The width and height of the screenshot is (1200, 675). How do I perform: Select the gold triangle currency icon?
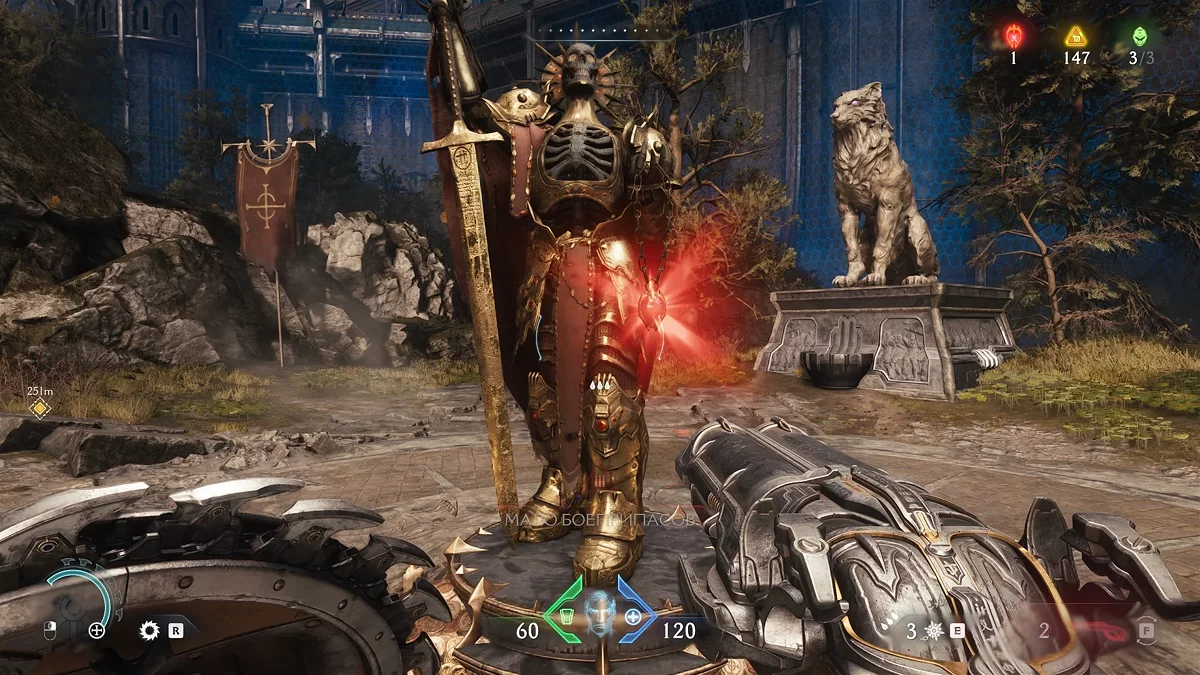coord(1075,37)
